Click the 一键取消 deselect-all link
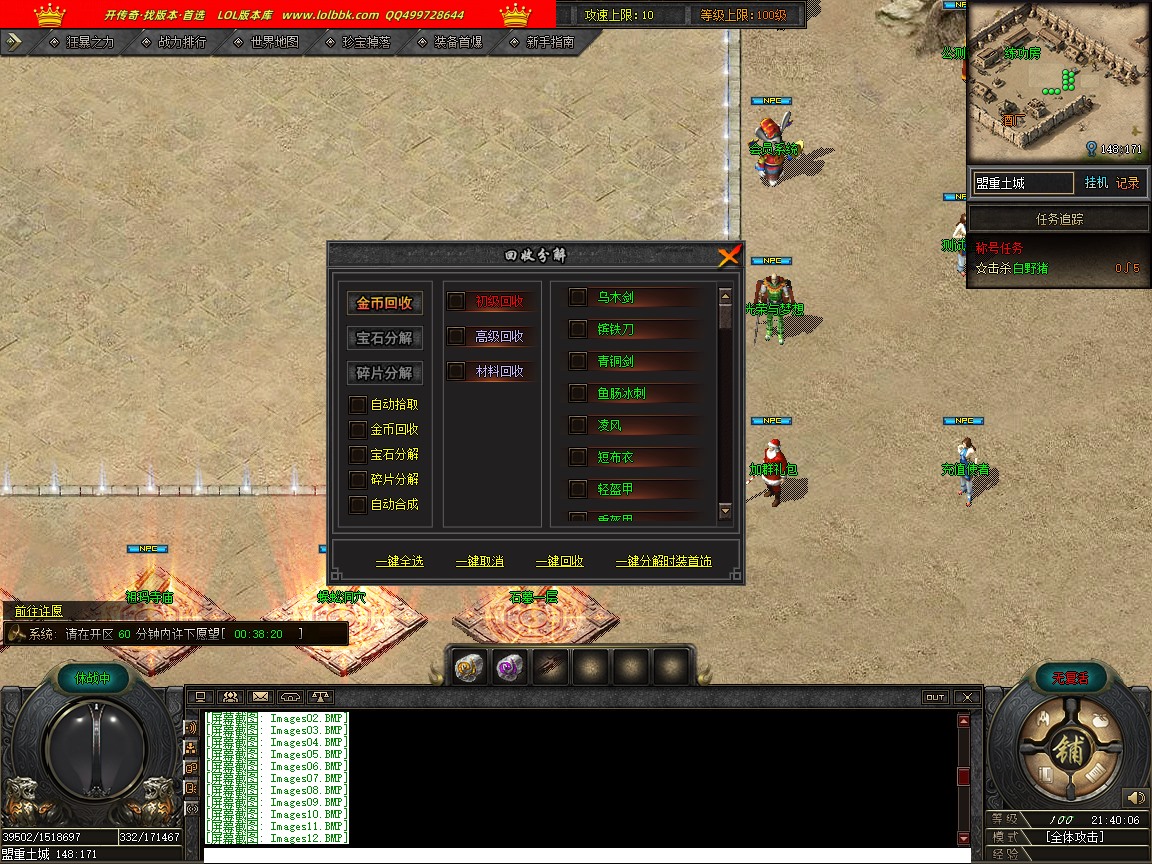 pyautogui.click(x=479, y=562)
